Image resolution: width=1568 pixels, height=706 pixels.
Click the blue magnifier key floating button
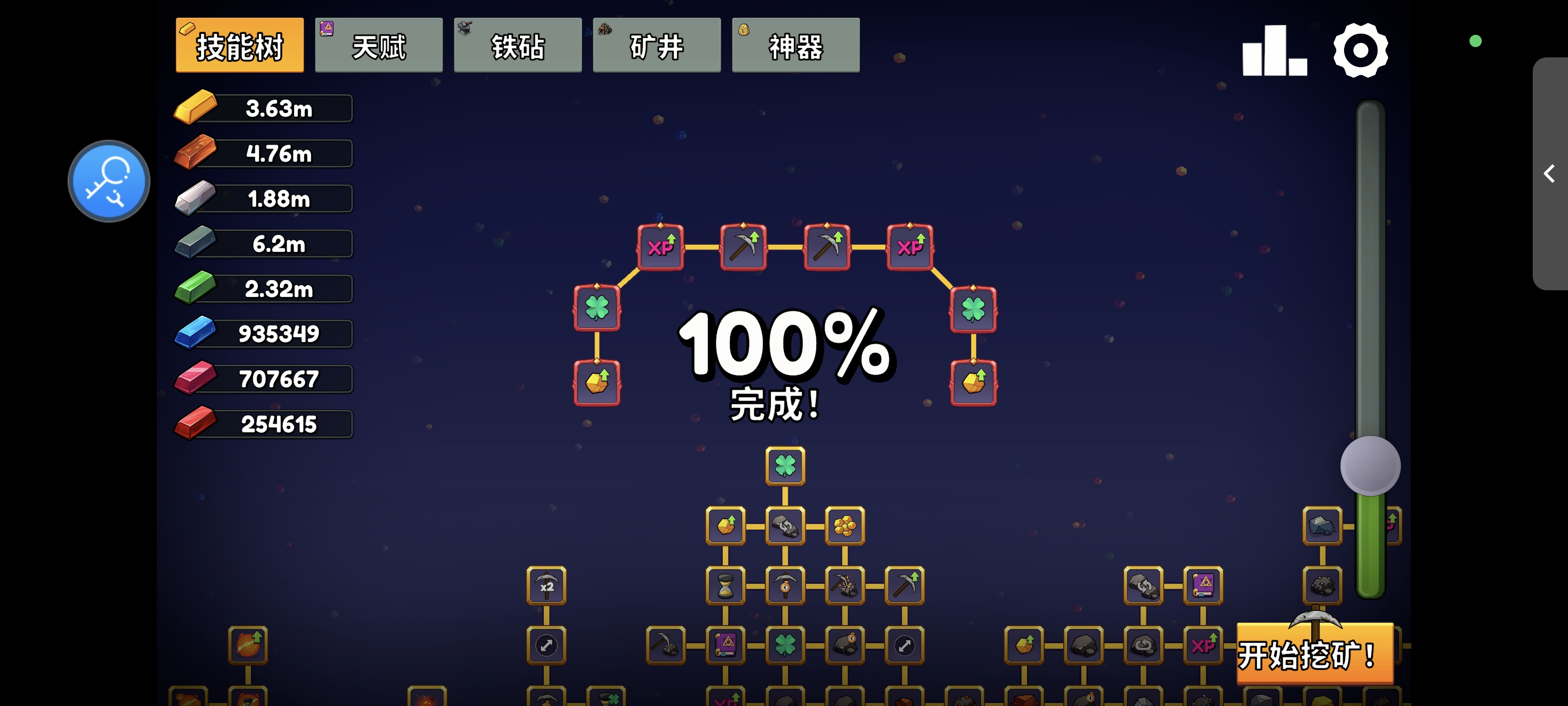coord(109,181)
